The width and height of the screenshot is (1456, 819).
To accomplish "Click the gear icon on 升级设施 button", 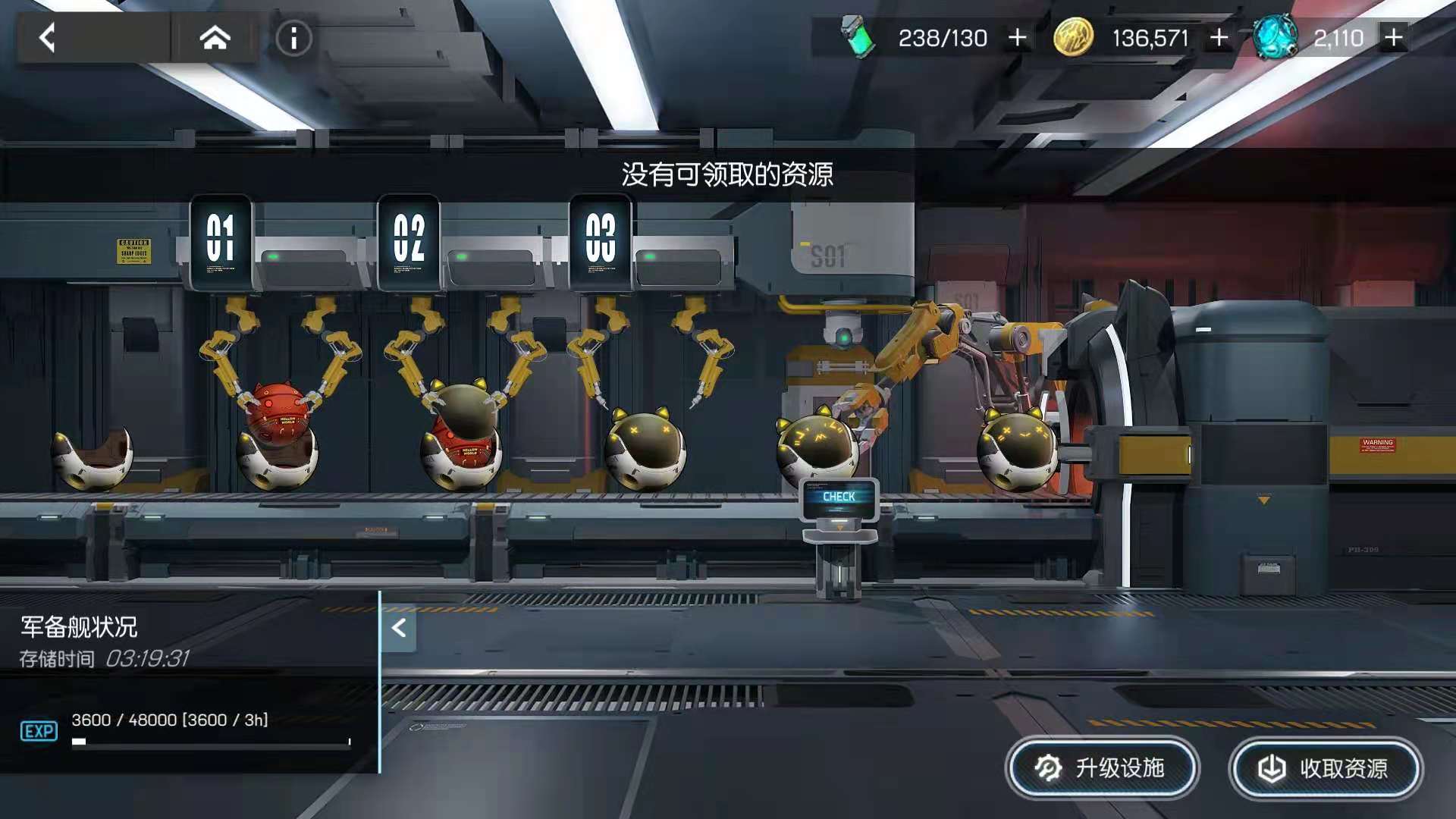I will [x=1047, y=768].
